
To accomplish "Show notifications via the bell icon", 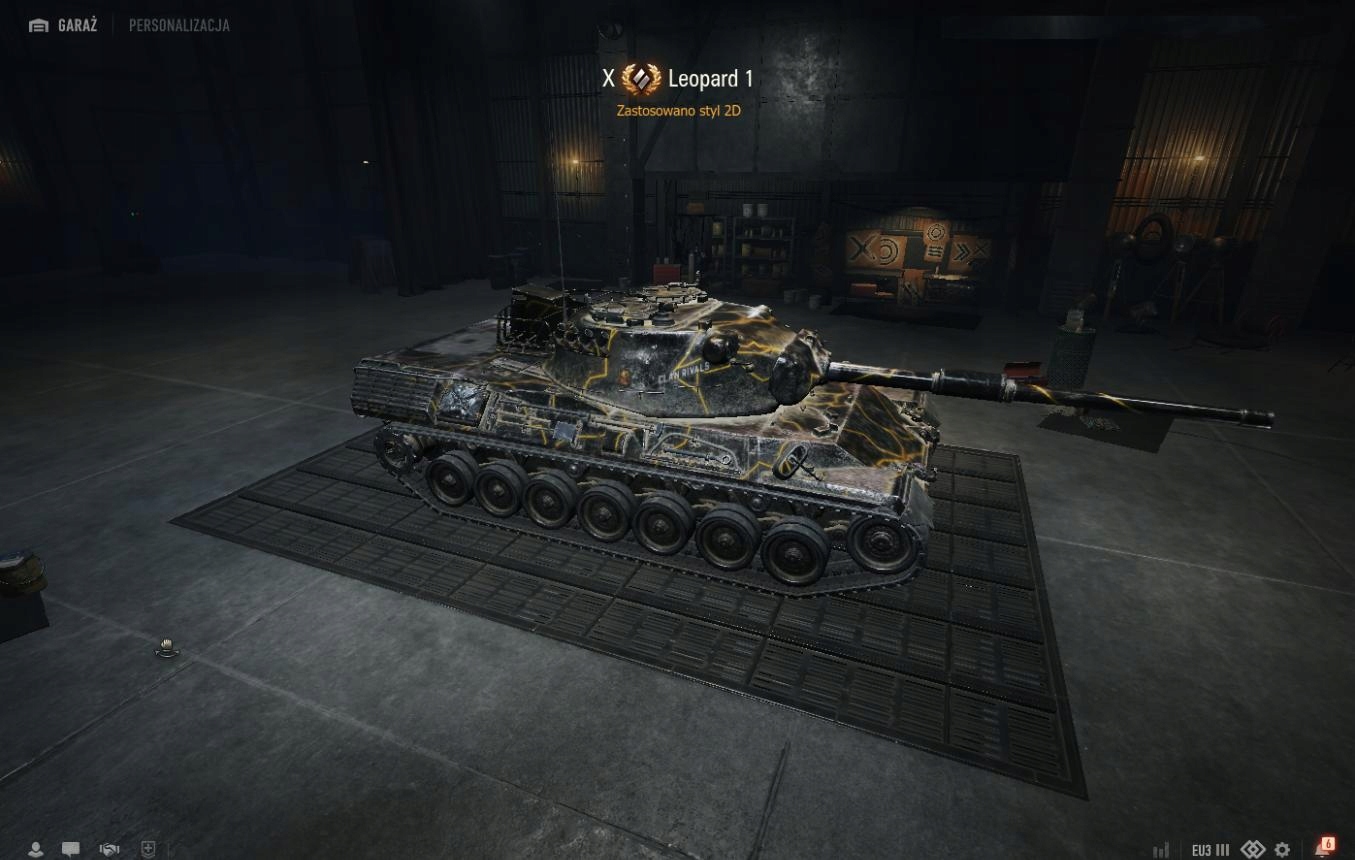I will 1324,848.
